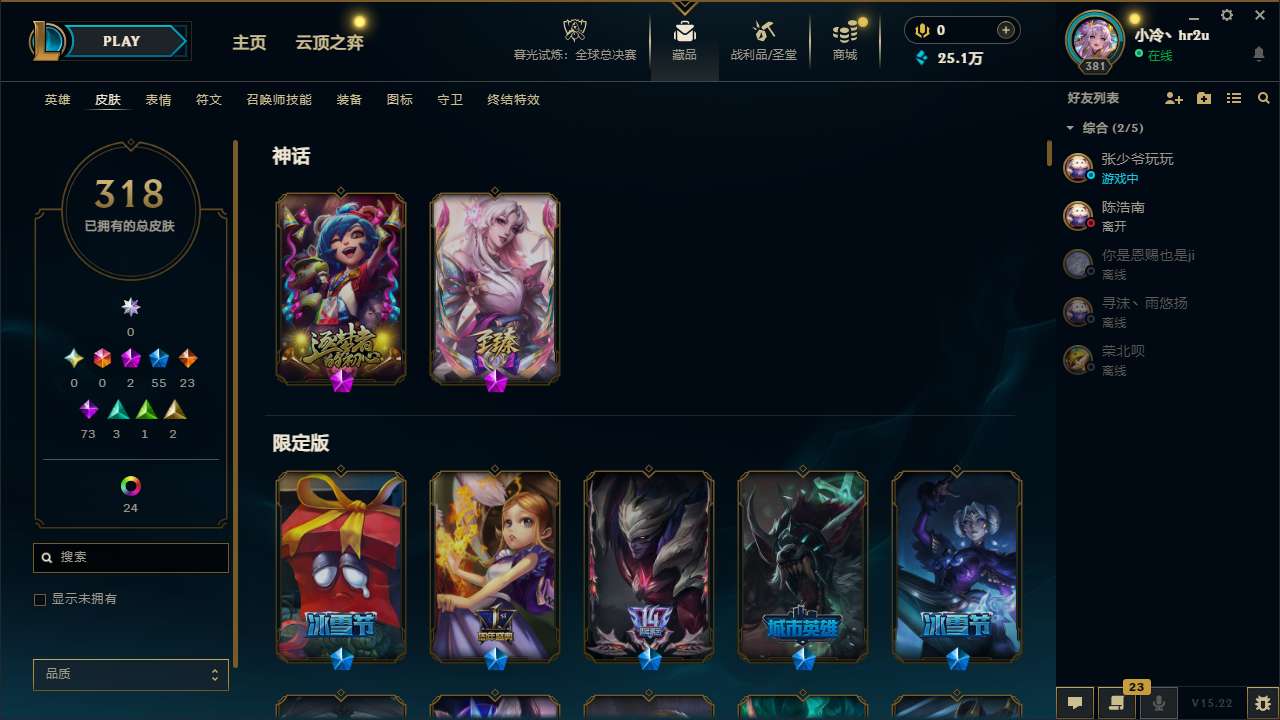Enable the 显示未拥有 checkbox
Viewport: 1280px width, 720px height.
40,599
